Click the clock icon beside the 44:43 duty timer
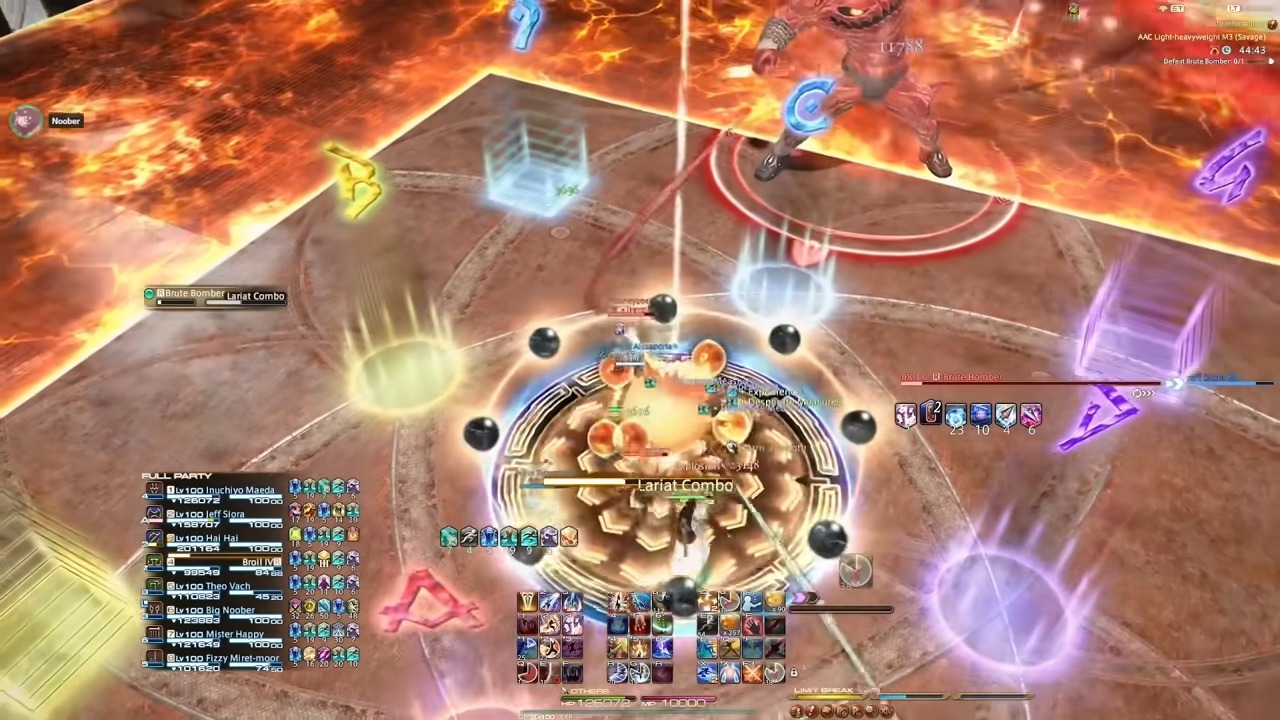 click(x=1226, y=50)
